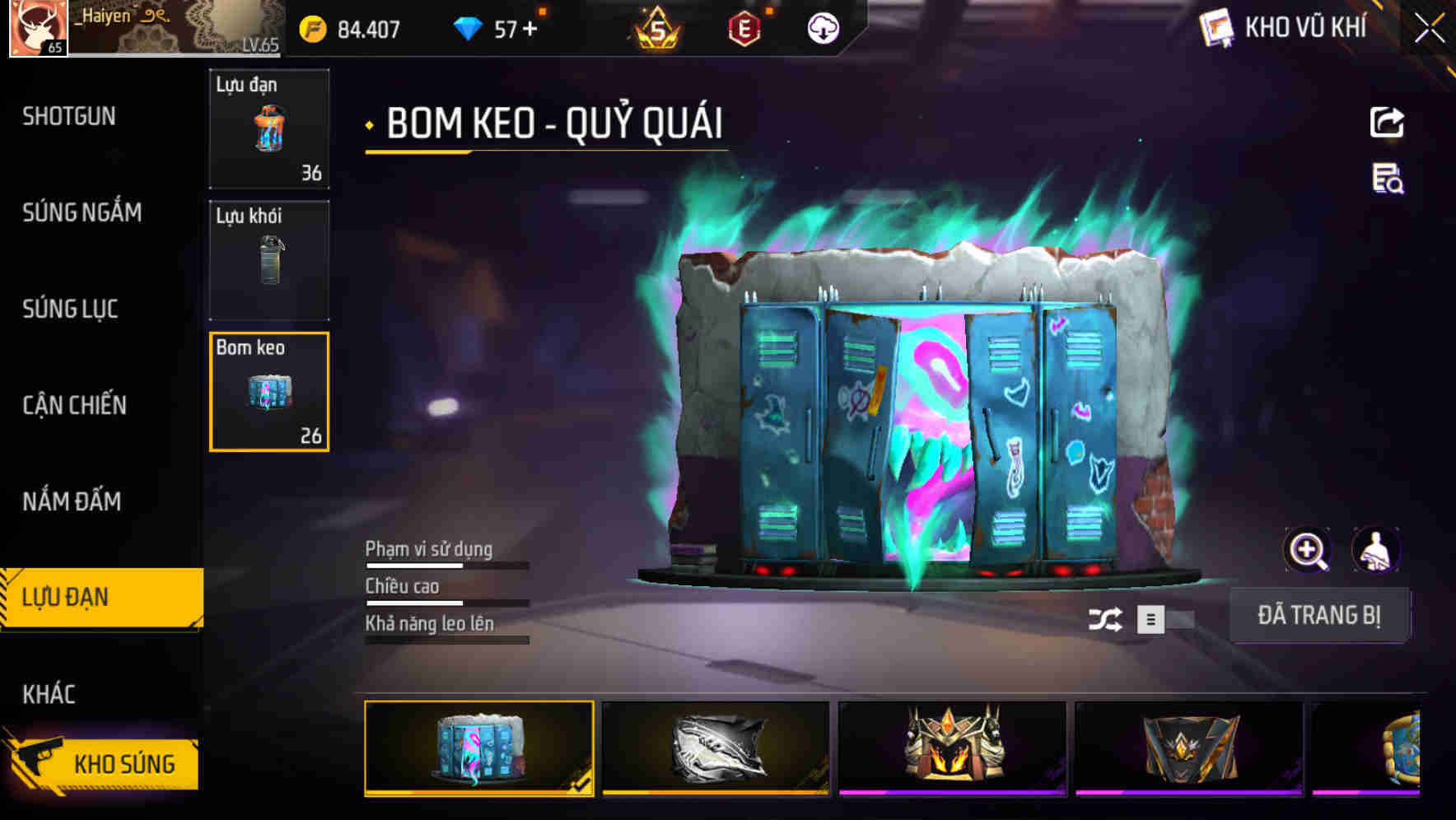Click the share icon near the skin title
Image resolution: width=1456 pixels, height=820 pixels.
tap(1387, 122)
